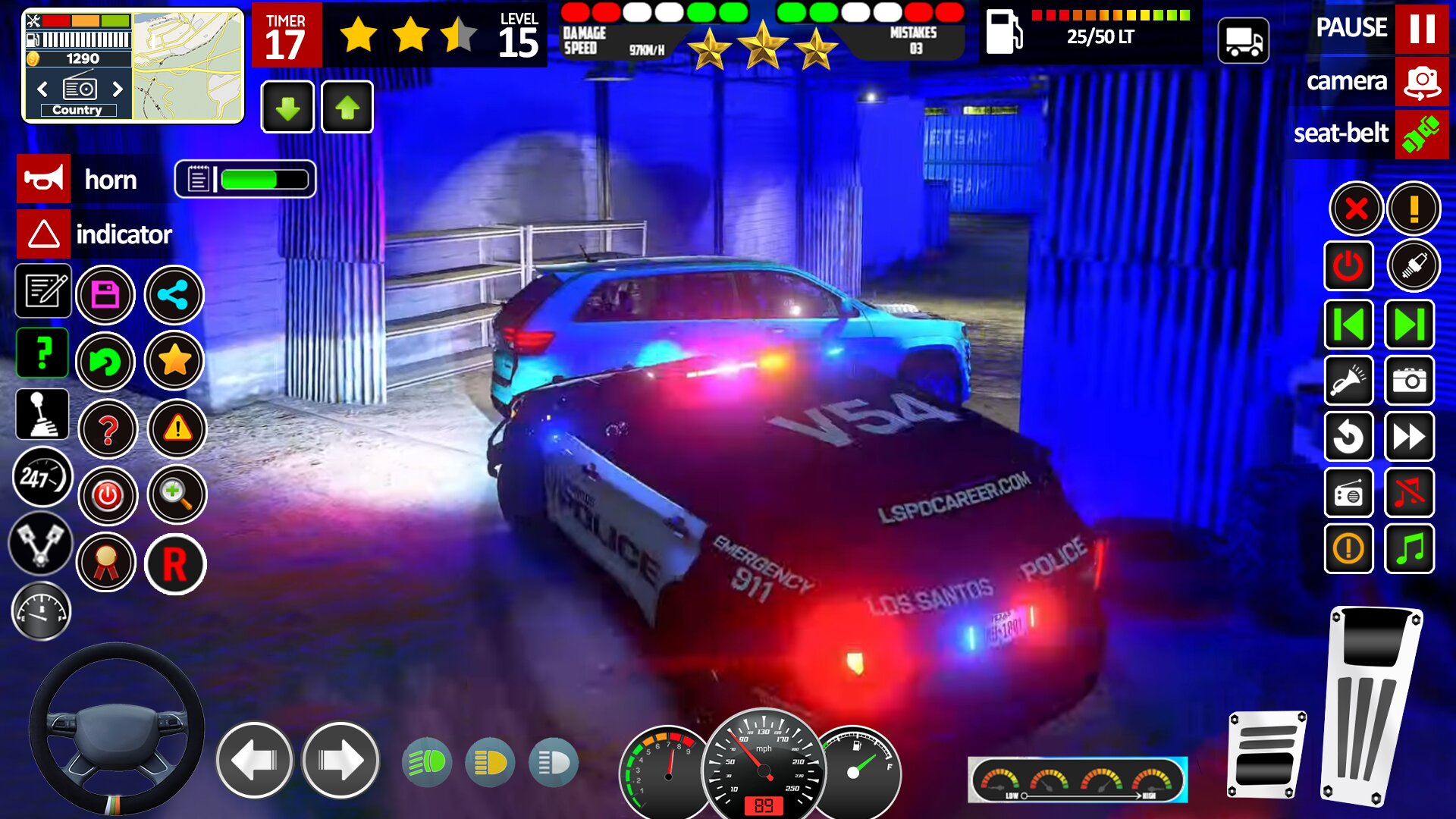Image resolution: width=1456 pixels, height=819 pixels.
Task: Mute music with the red crossed-note icon
Action: (x=1409, y=494)
